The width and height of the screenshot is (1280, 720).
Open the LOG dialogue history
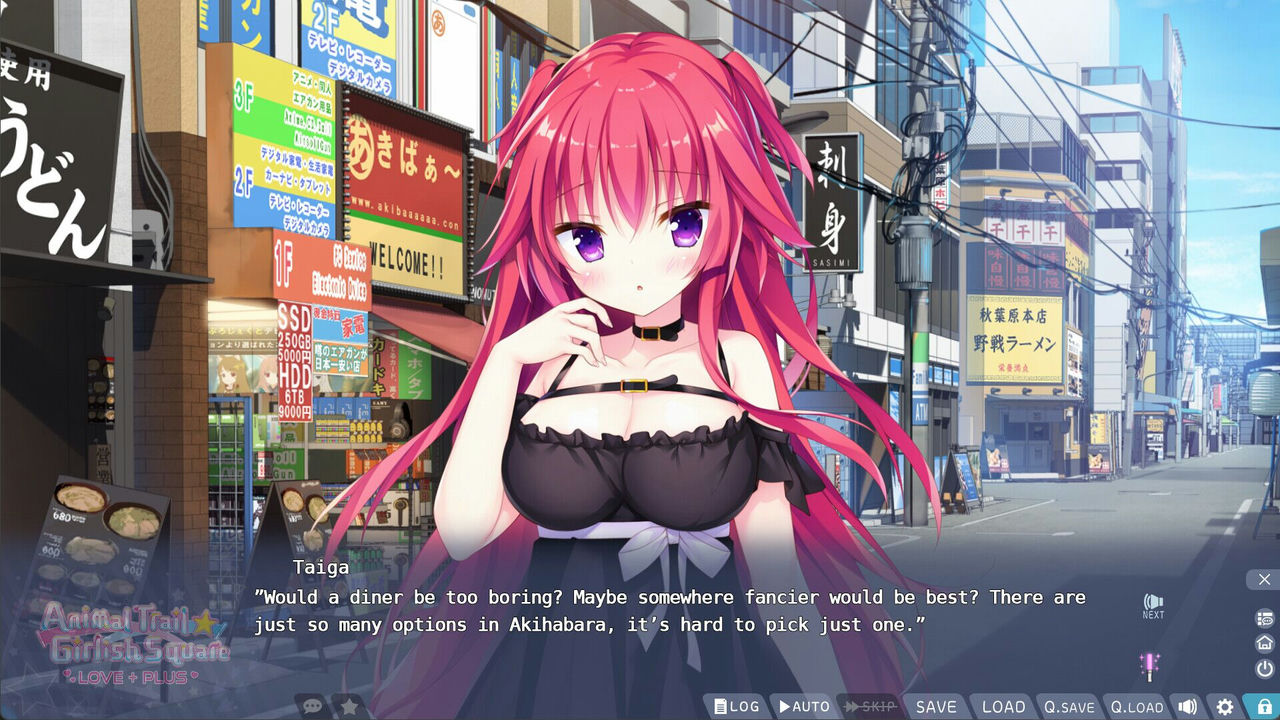coord(737,706)
